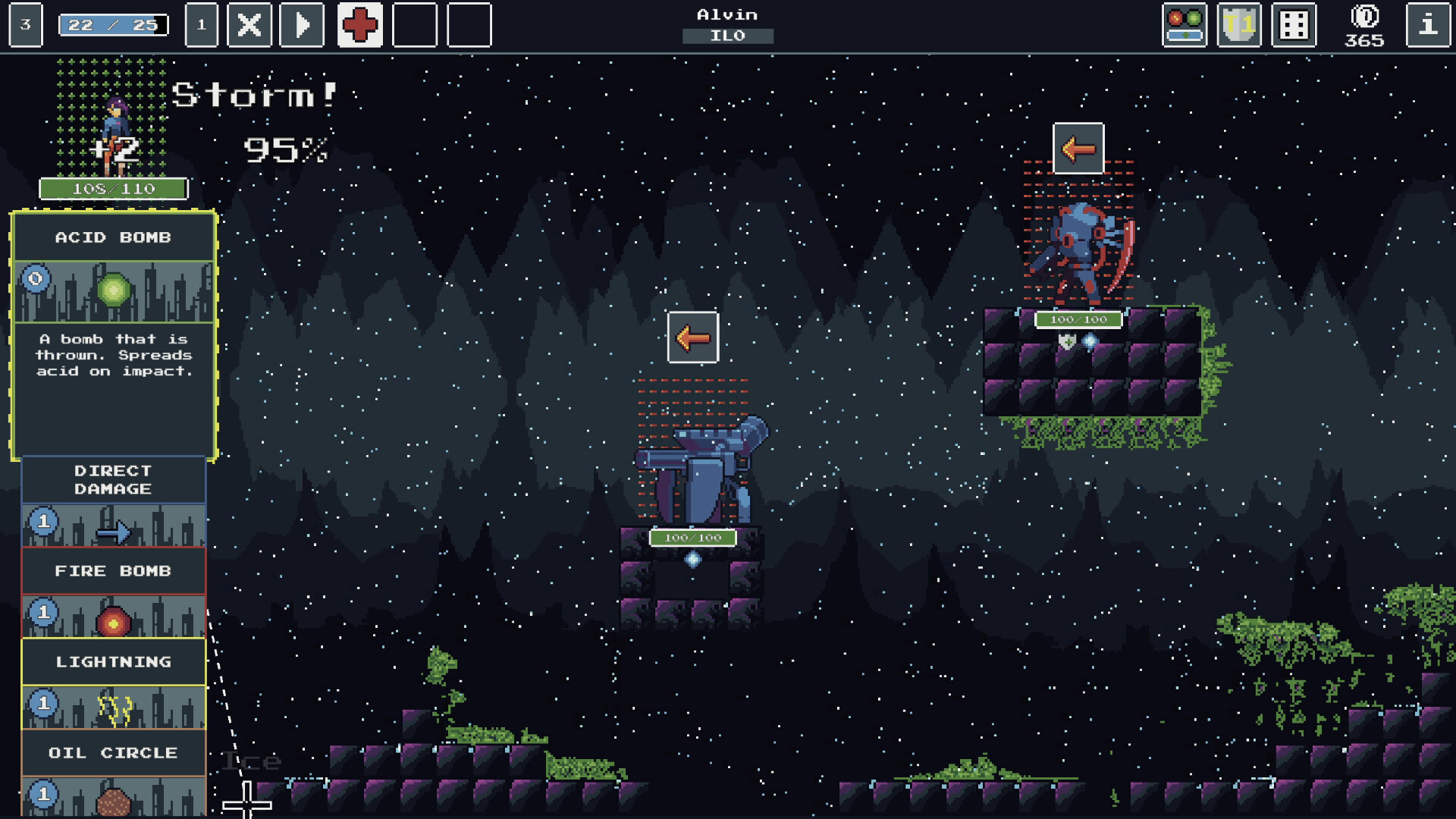Viewport: 1456px width, 819px height.
Task: Click the 108/110 health bar
Action: coord(114,189)
